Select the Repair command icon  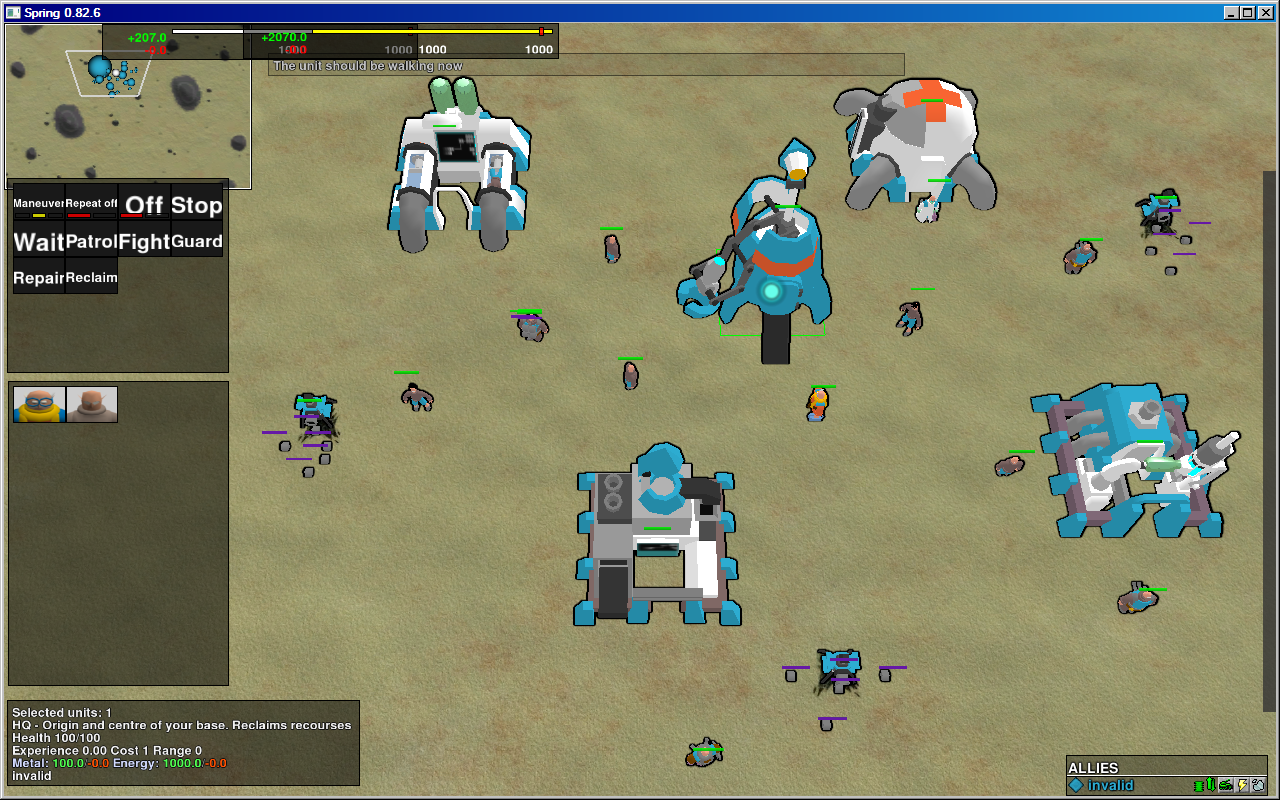coord(38,277)
